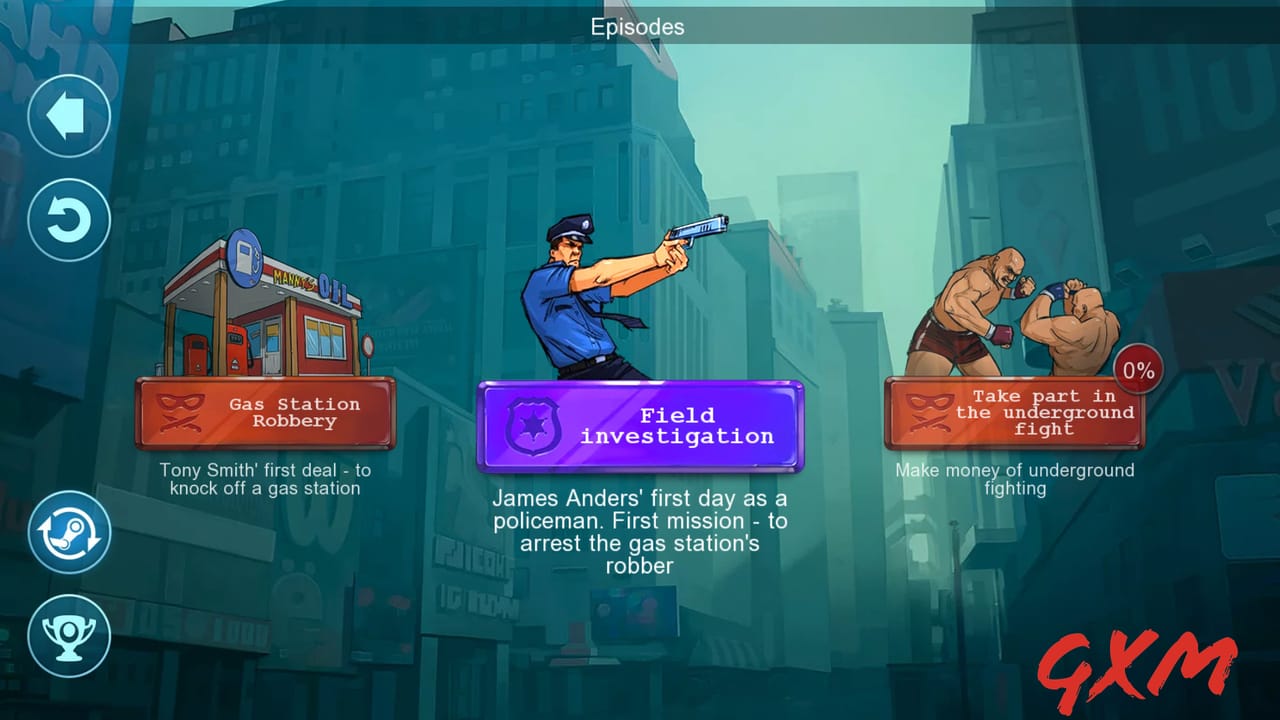The image size is (1280, 720).
Task: Click the Episodes title bar
Action: (x=637, y=27)
